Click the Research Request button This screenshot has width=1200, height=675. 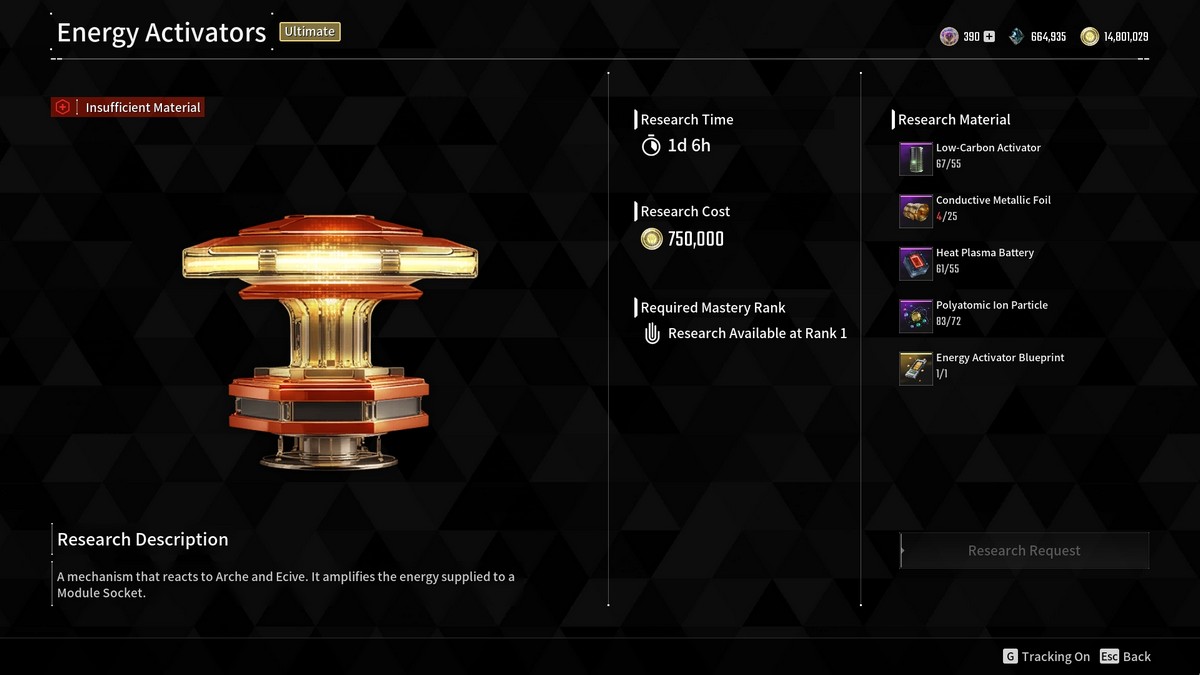pos(1024,551)
